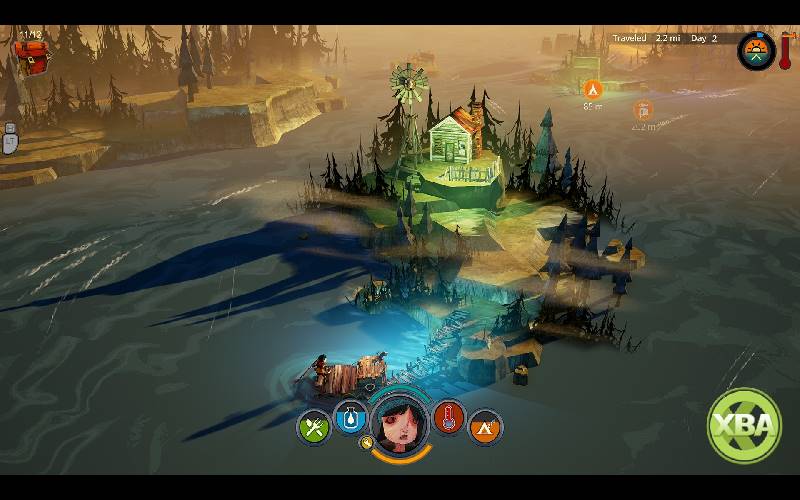Viewport: 800px width, 500px height.
Task: Open the orange tent rest icon
Action: pos(485,427)
